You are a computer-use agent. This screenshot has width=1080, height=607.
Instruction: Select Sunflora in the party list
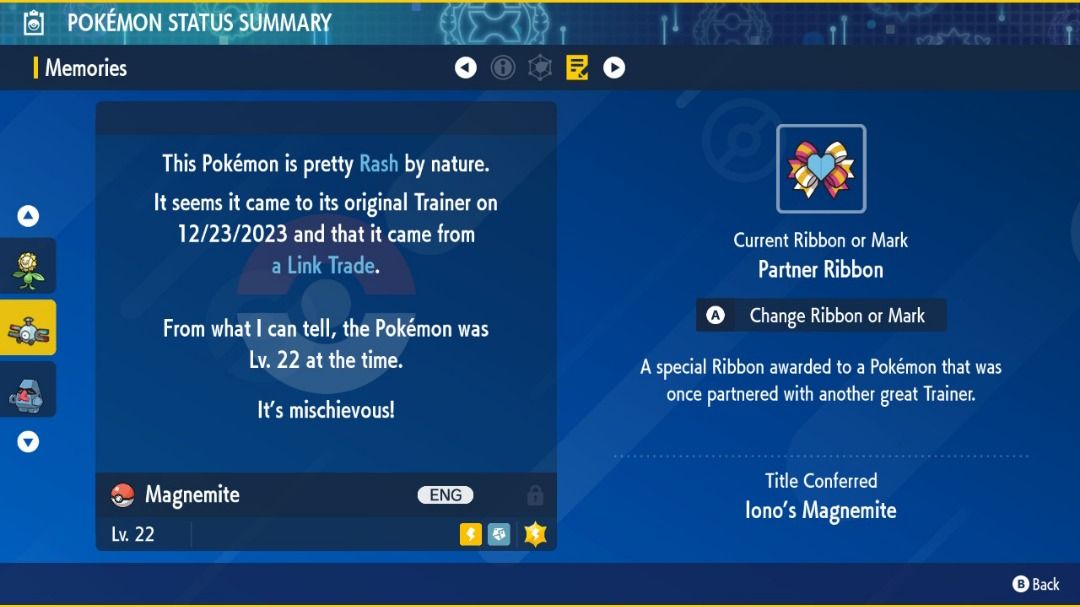click(x=27, y=266)
